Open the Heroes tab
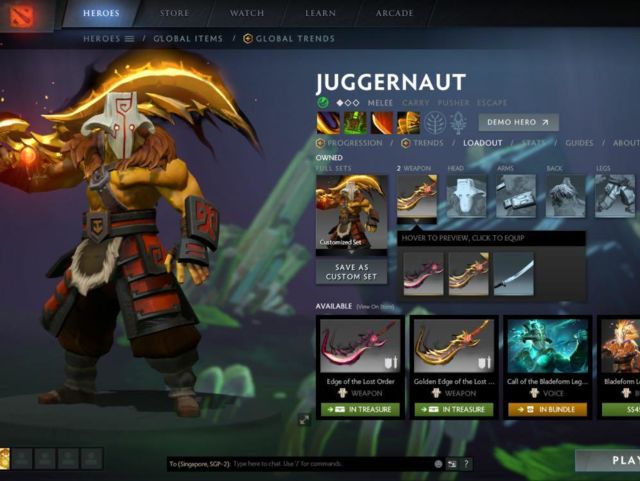640x481 pixels. (101, 13)
